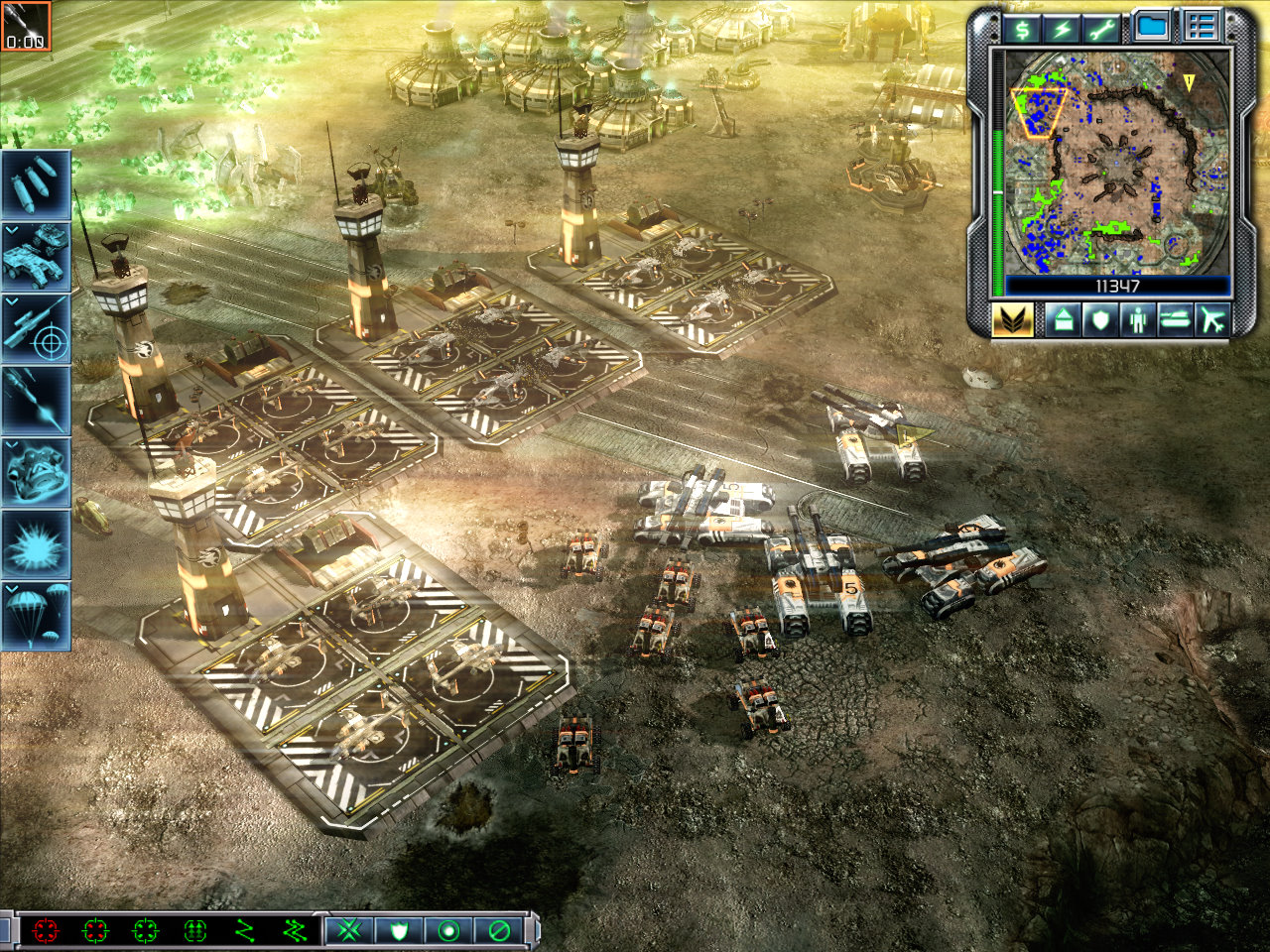Select the tank vehicles production tab
Screen dimensions: 1270x952
pyautogui.click(x=1175, y=320)
